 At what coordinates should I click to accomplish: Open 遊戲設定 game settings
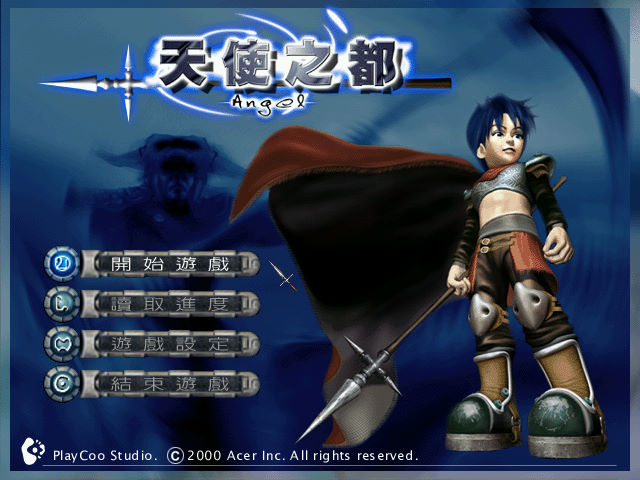(170, 344)
